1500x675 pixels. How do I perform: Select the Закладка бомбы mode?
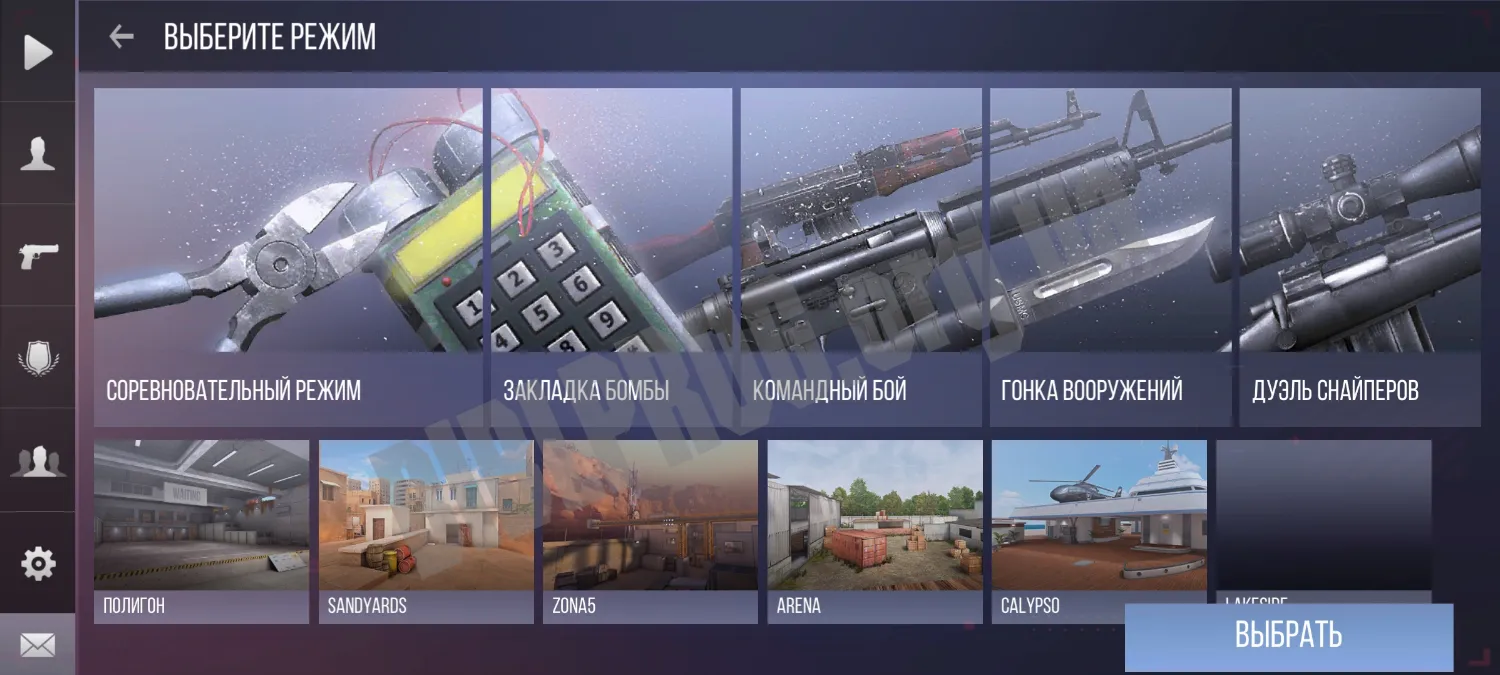tap(610, 256)
